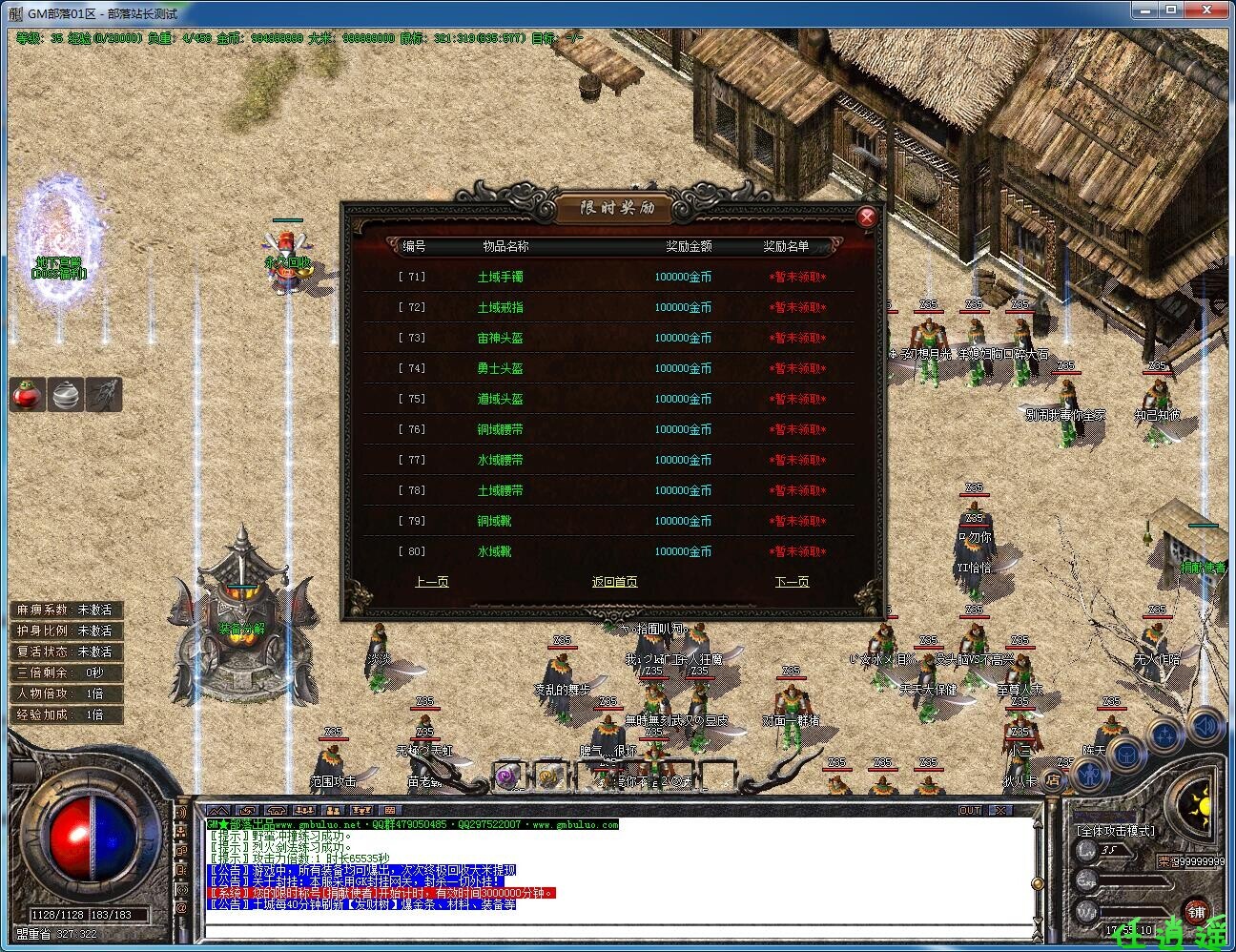Select 返回首页 to return home
The width and height of the screenshot is (1236, 952).
point(614,582)
